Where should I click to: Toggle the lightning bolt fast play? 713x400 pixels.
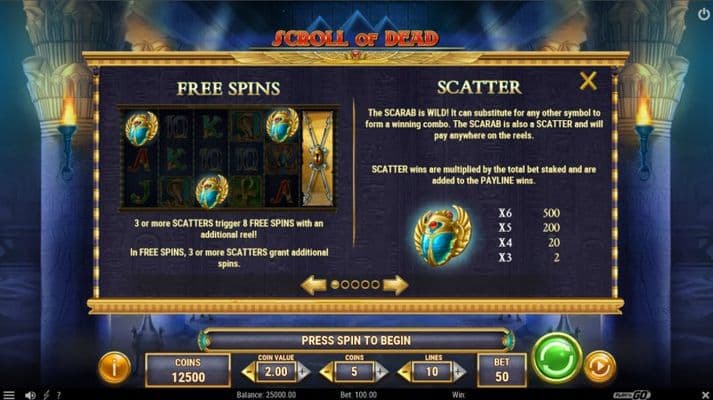[x=47, y=394]
